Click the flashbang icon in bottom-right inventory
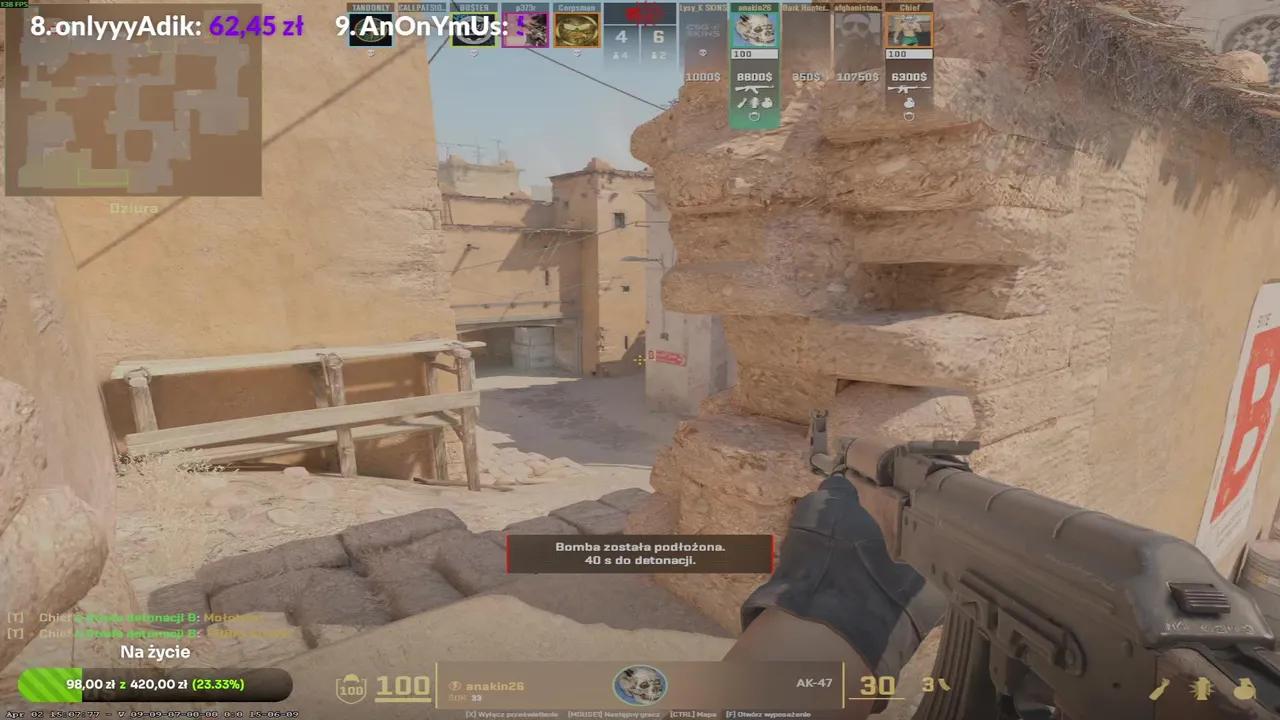The image size is (1280, 720). (1202, 690)
